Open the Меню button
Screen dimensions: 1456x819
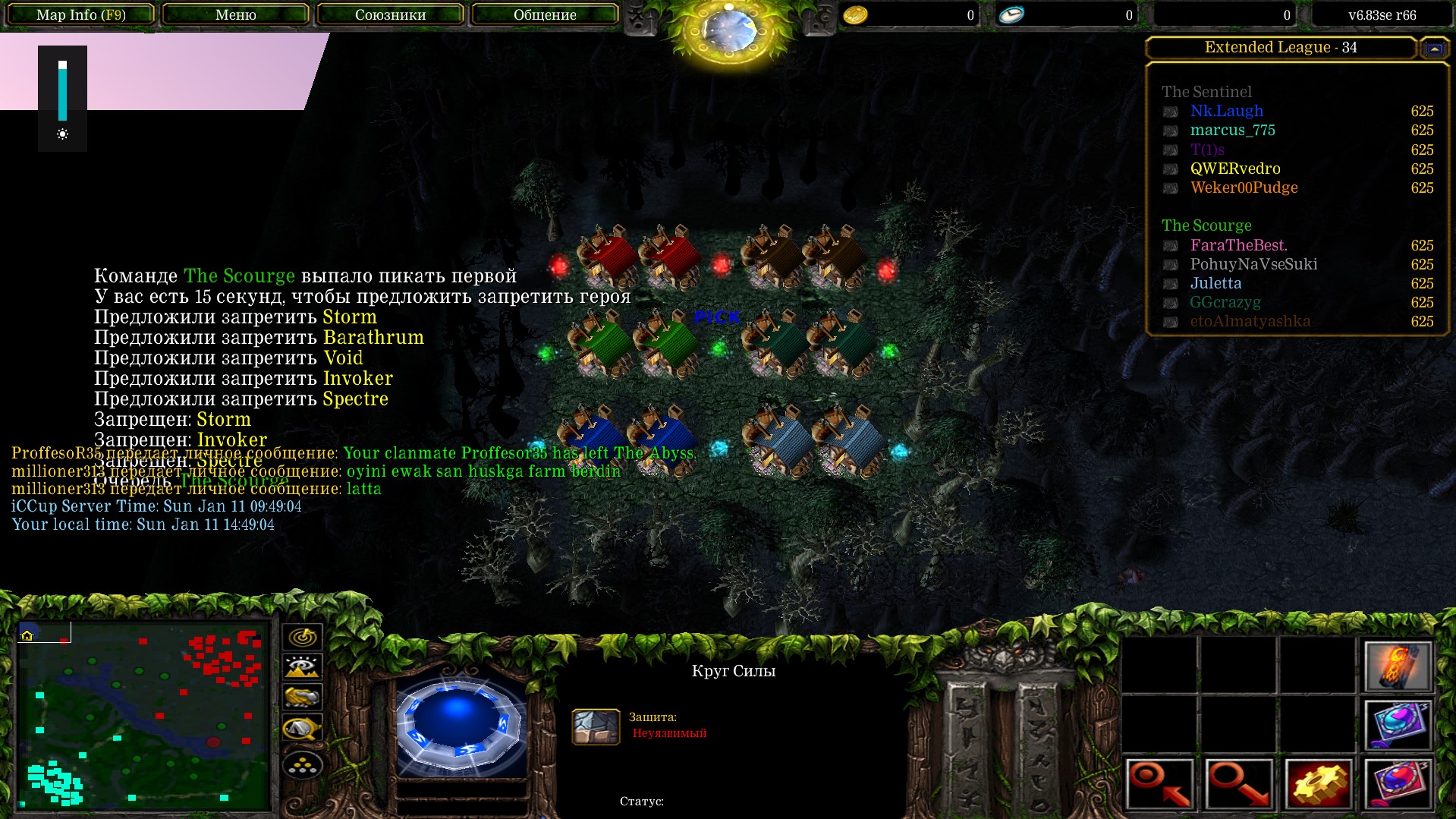coord(235,14)
